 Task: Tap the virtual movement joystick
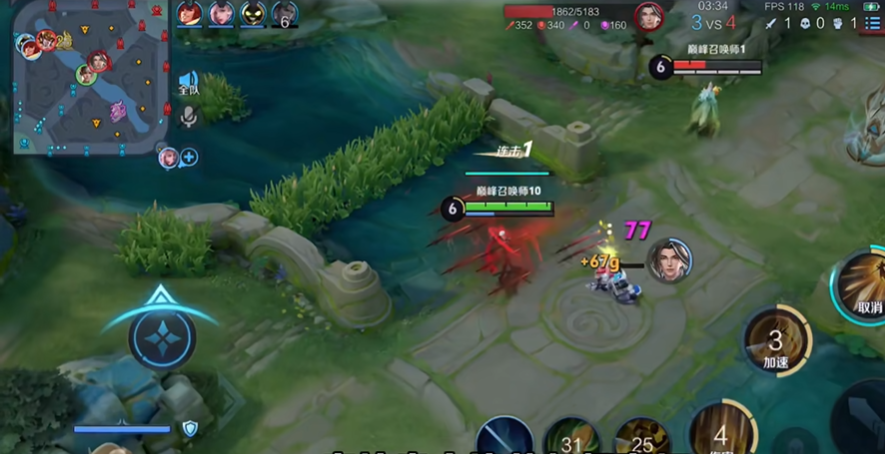[x=160, y=338]
